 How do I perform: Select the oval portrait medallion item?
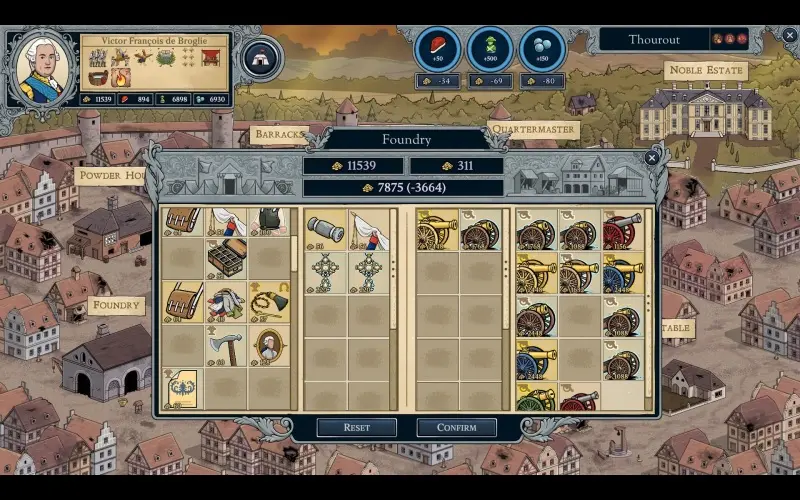268,344
